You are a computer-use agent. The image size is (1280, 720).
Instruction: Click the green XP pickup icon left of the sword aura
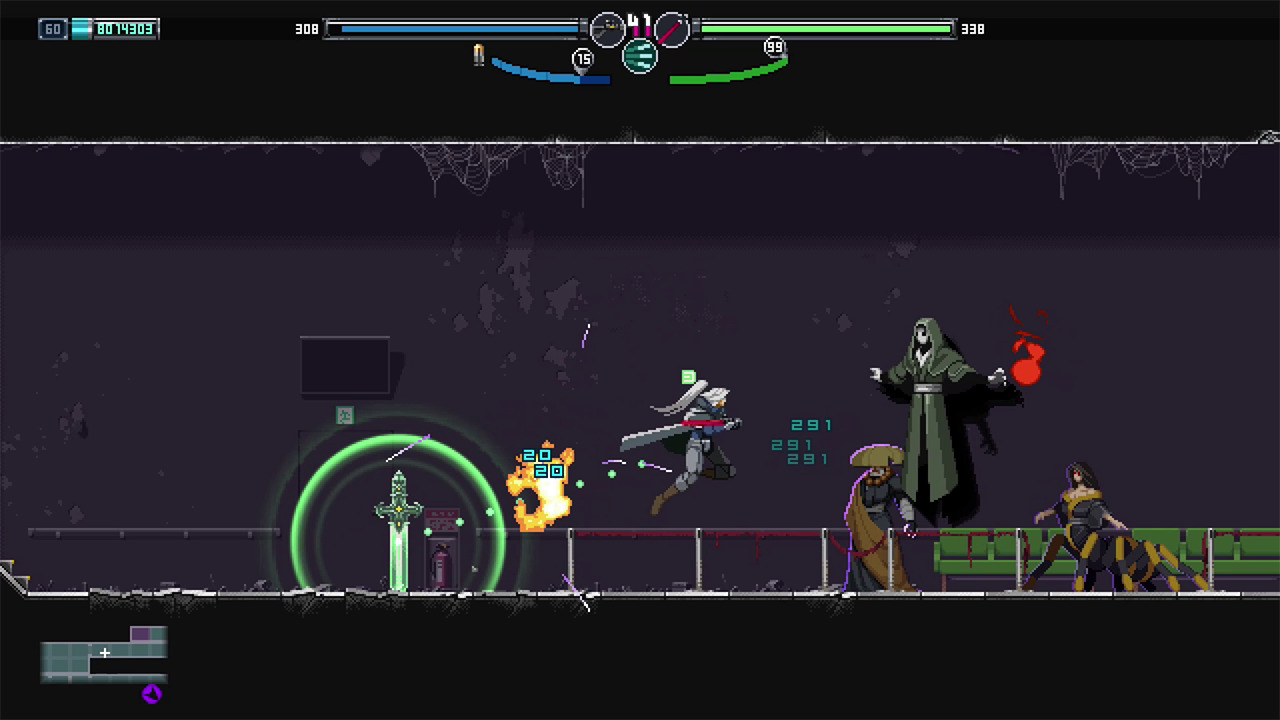345,416
